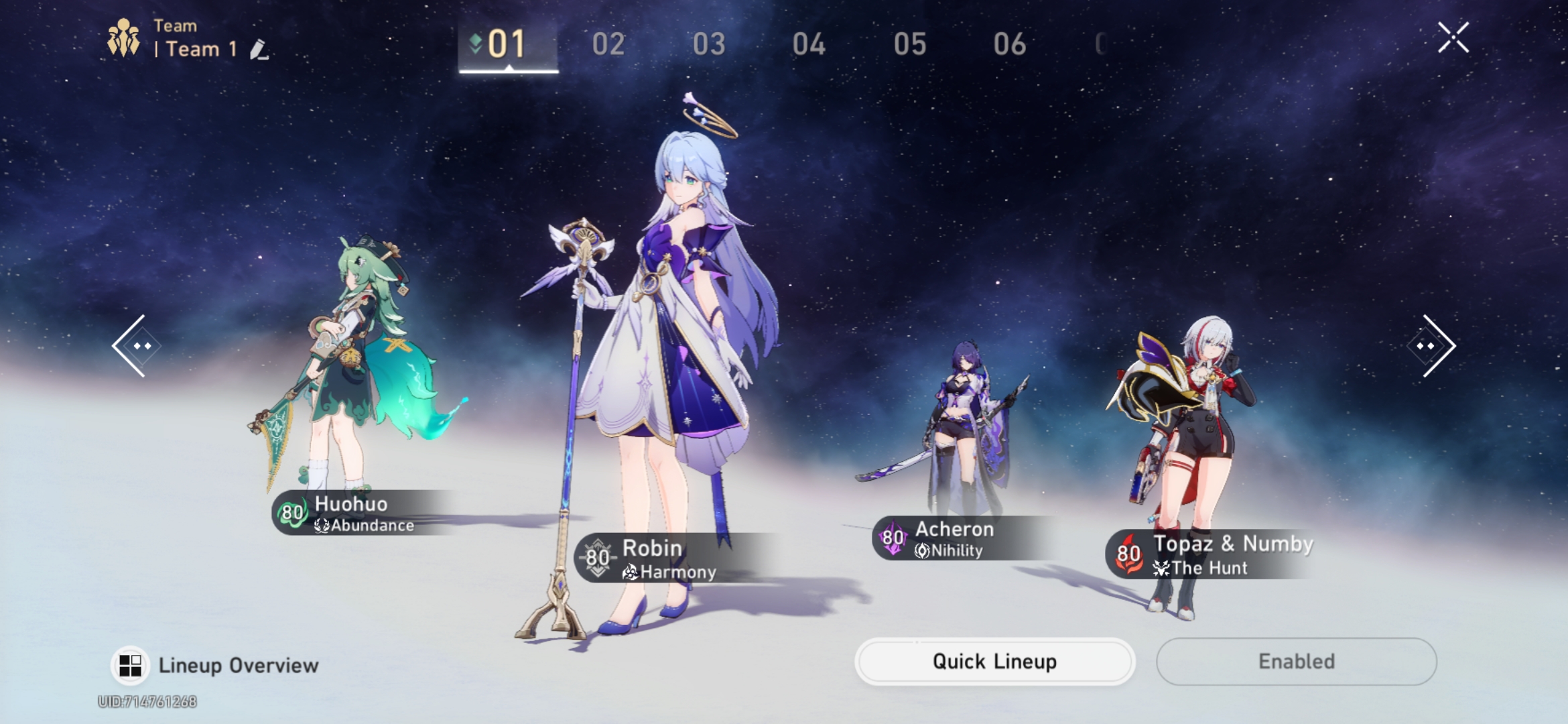Toggle the Enabled switch for this team
This screenshot has width=1568, height=724.
click(x=1295, y=661)
